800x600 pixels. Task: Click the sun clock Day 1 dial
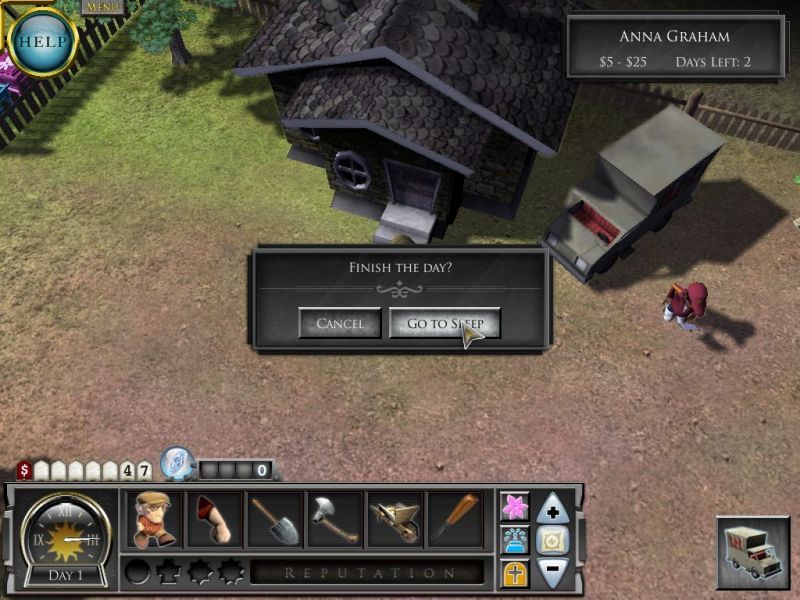(65, 538)
